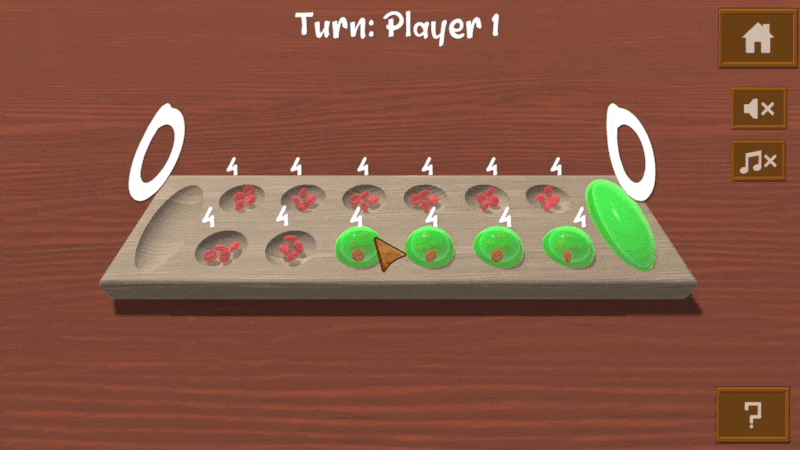This screenshot has width=800, height=450.
Task: Open the question mark help
Action: tap(752, 414)
